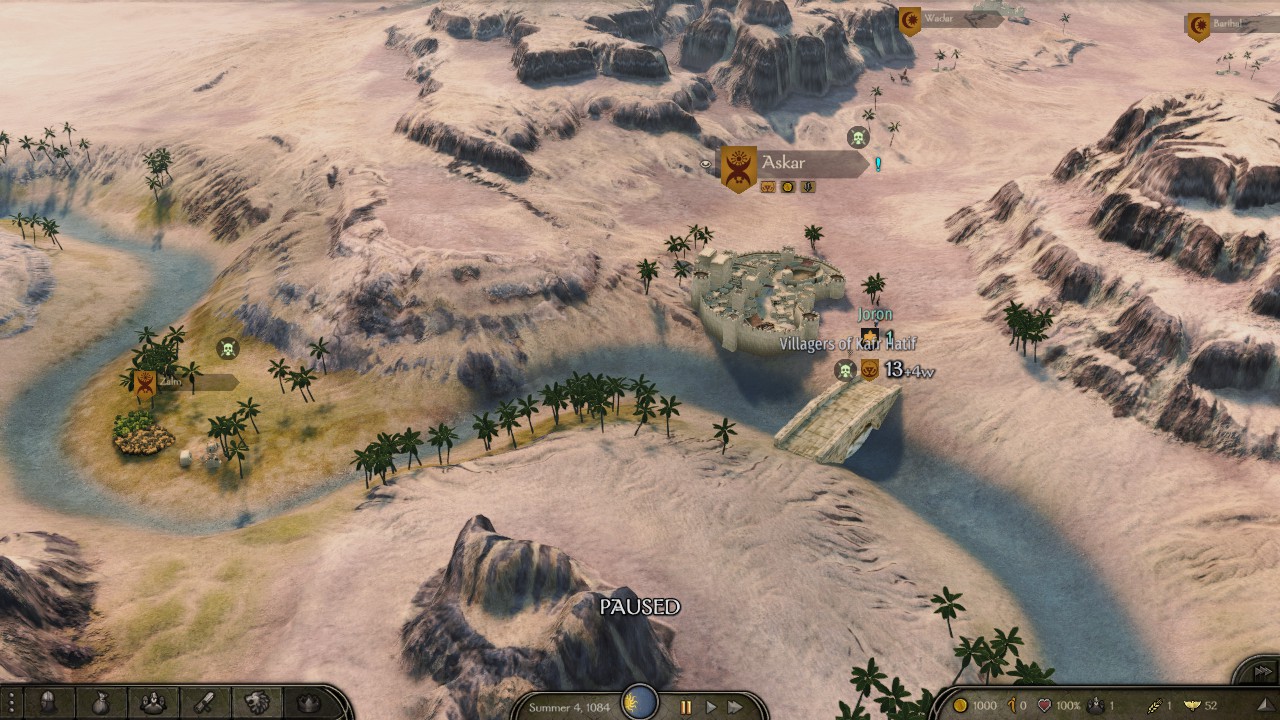Open the character screen helmet icon
The image size is (1280, 720).
[48, 703]
